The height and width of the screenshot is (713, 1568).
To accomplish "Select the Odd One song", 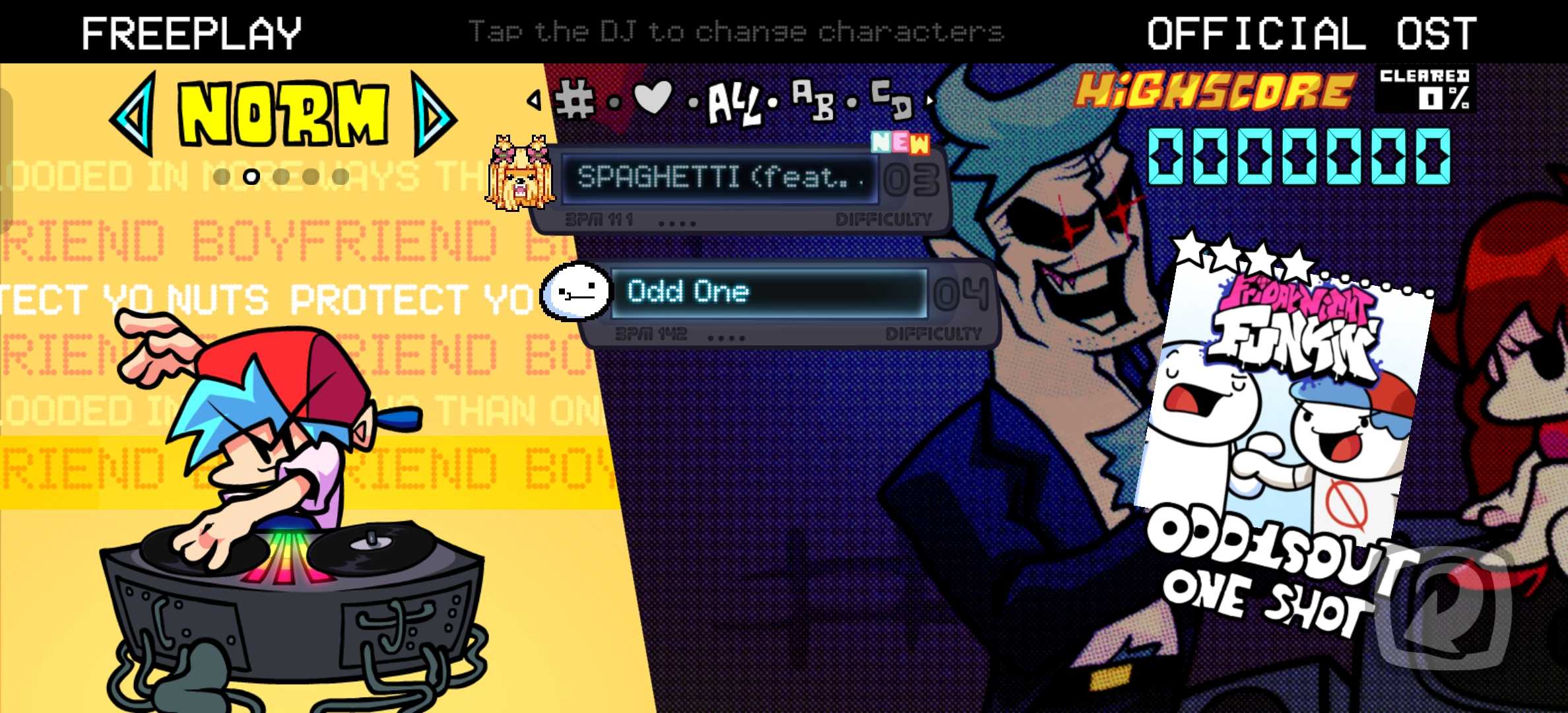I will coord(769,292).
